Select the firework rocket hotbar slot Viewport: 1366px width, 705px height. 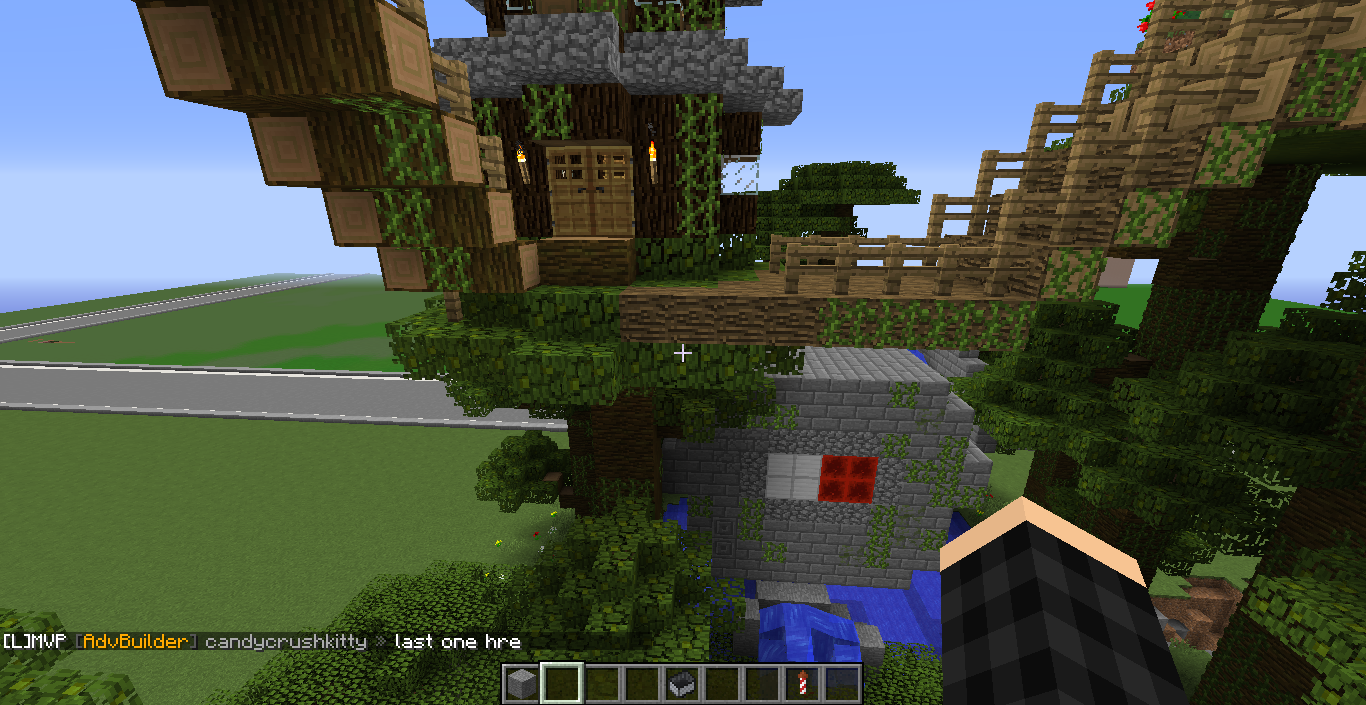click(802, 684)
